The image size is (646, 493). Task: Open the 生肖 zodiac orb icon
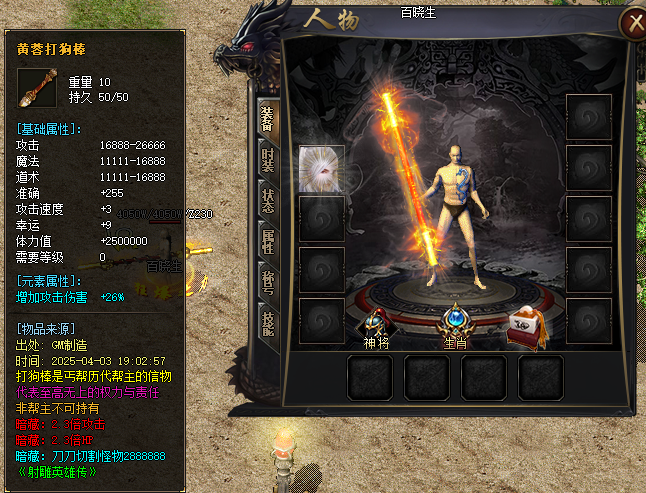[455, 322]
